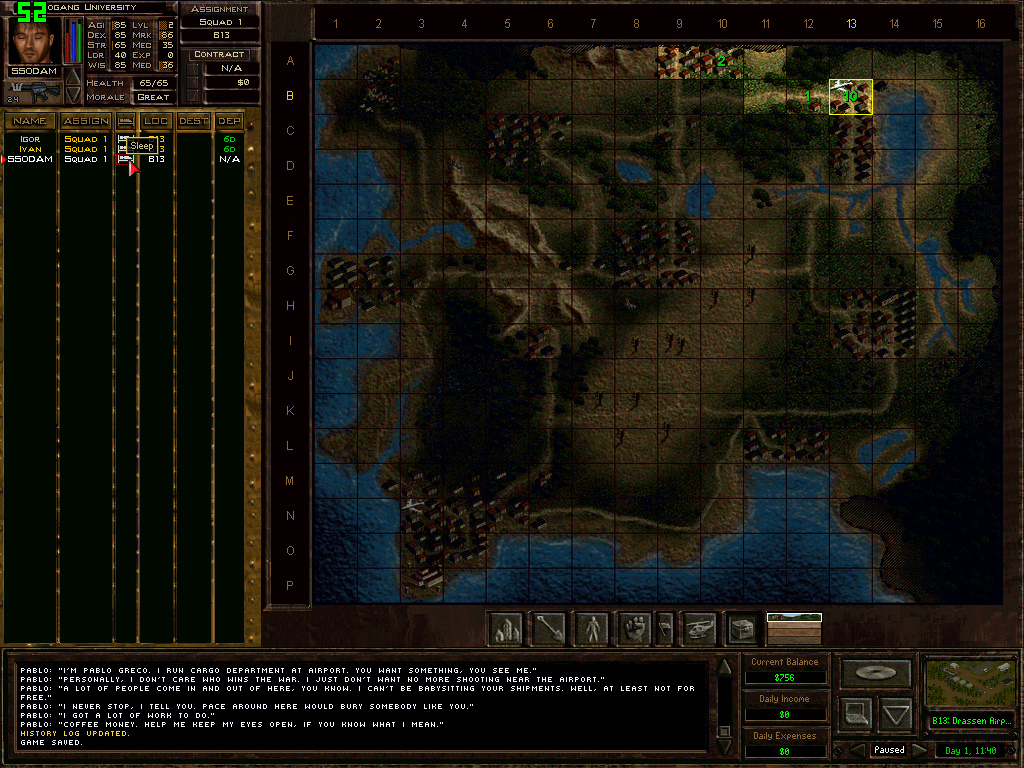Sort mercs by the Dest column header
The width and height of the screenshot is (1024, 768).
[x=194, y=121]
